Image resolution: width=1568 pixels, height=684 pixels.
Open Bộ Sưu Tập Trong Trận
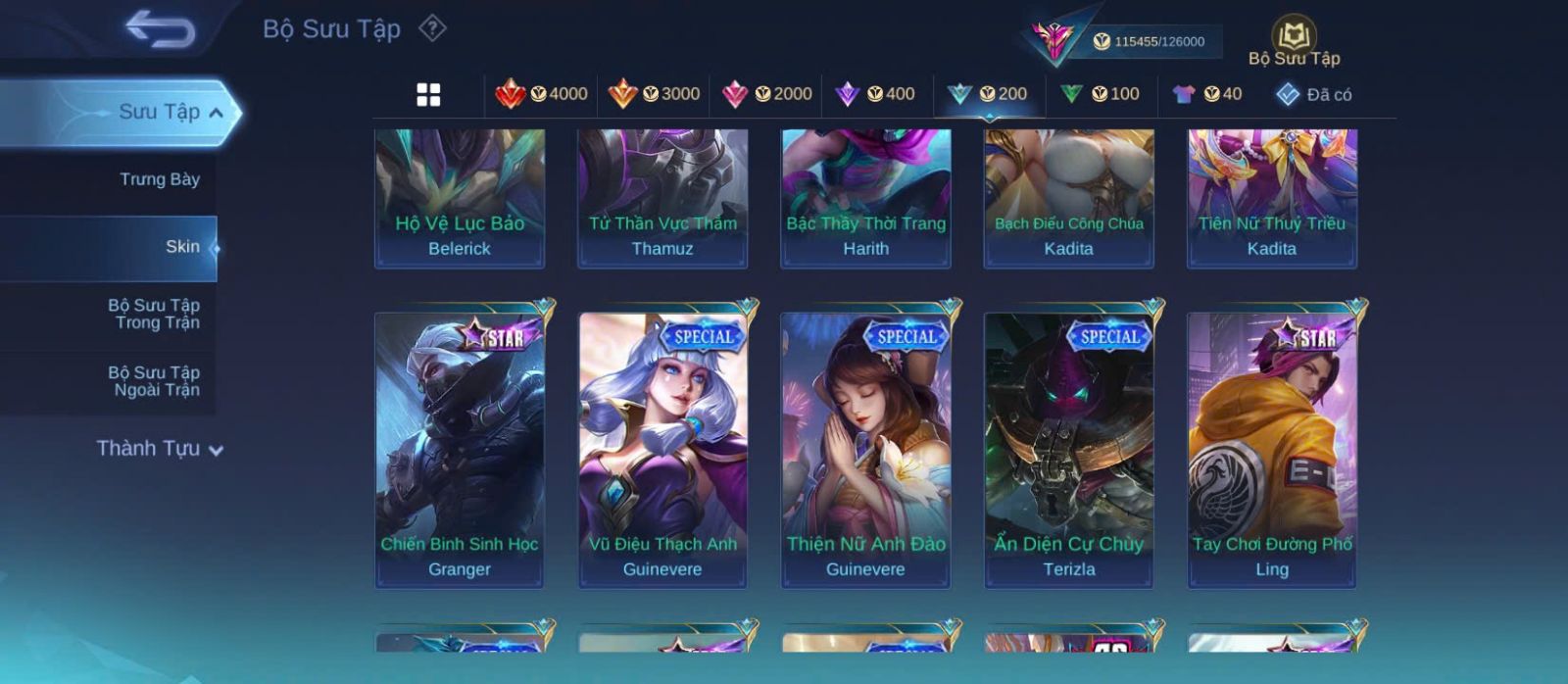click(x=154, y=314)
